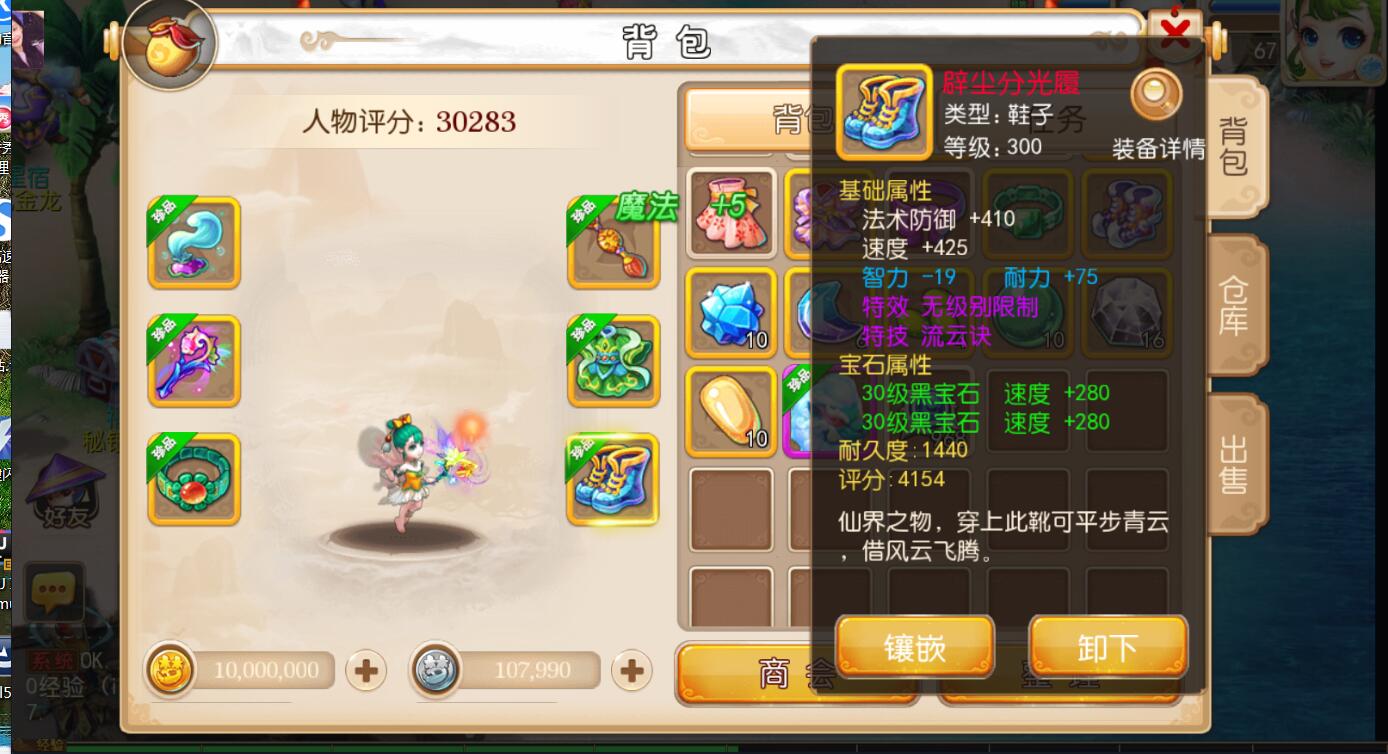This screenshot has height=754, width=1388.
Task: Click the stack of 10 blue crystals
Action: (x=731, y=311)
